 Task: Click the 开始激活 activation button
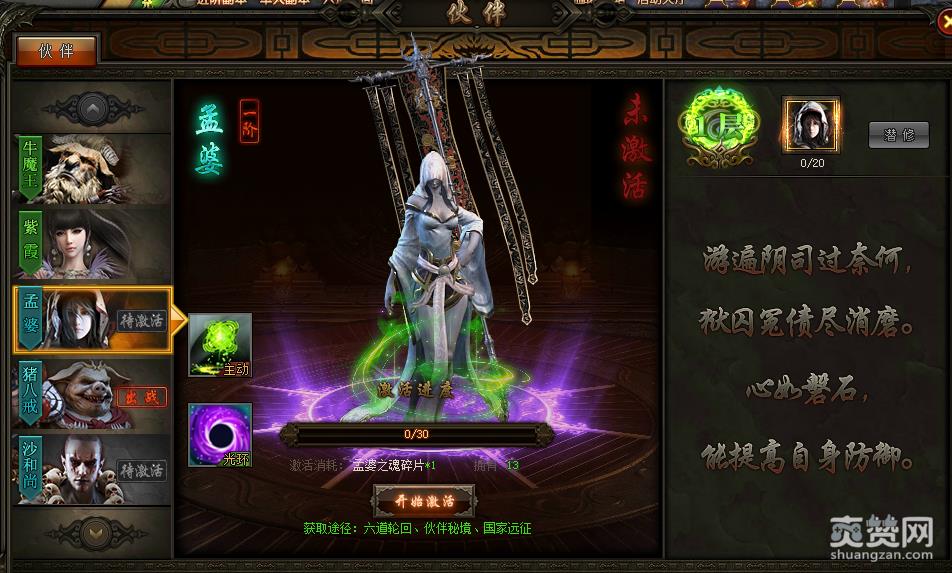click(423, 500)
